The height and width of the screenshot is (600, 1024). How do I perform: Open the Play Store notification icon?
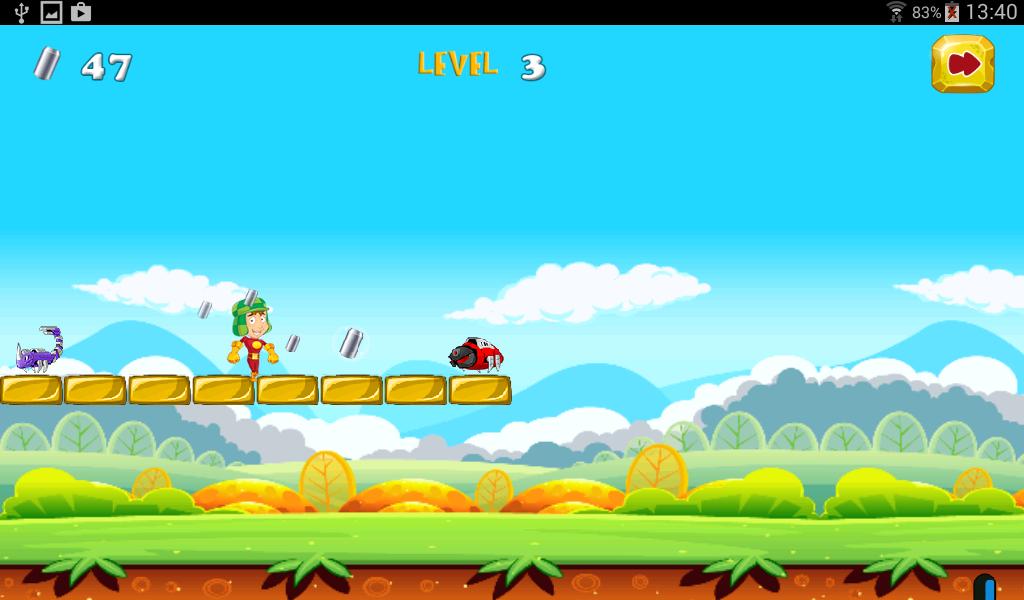tap(81, 12)
